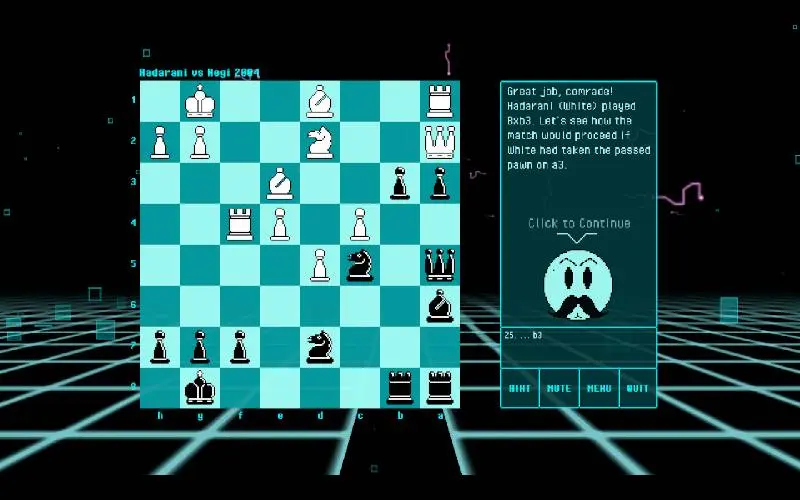Open the Menu button

tap(599, 388)
